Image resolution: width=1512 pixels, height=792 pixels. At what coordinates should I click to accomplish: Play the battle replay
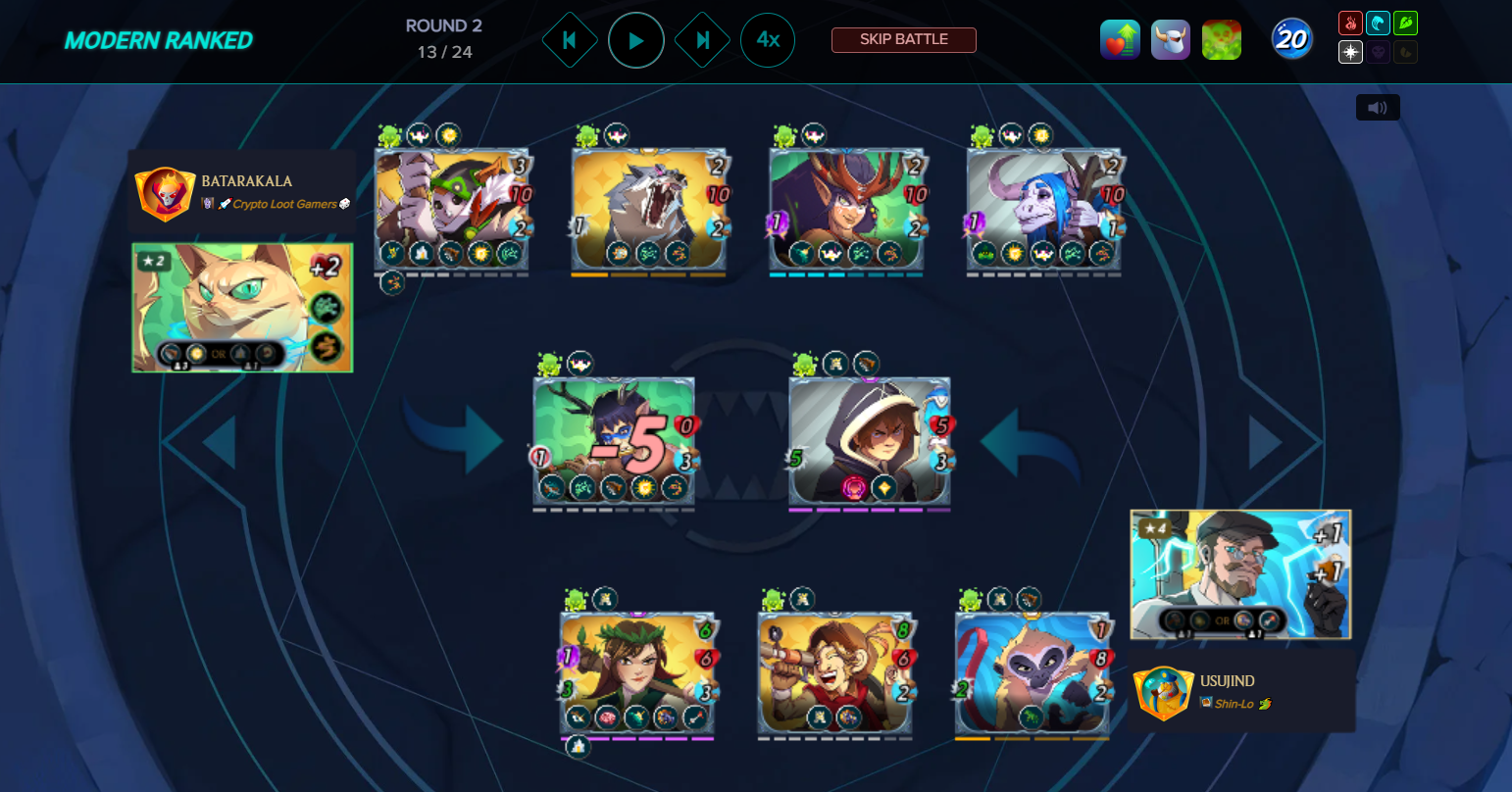pyautogui.click(x=635, y=40)
